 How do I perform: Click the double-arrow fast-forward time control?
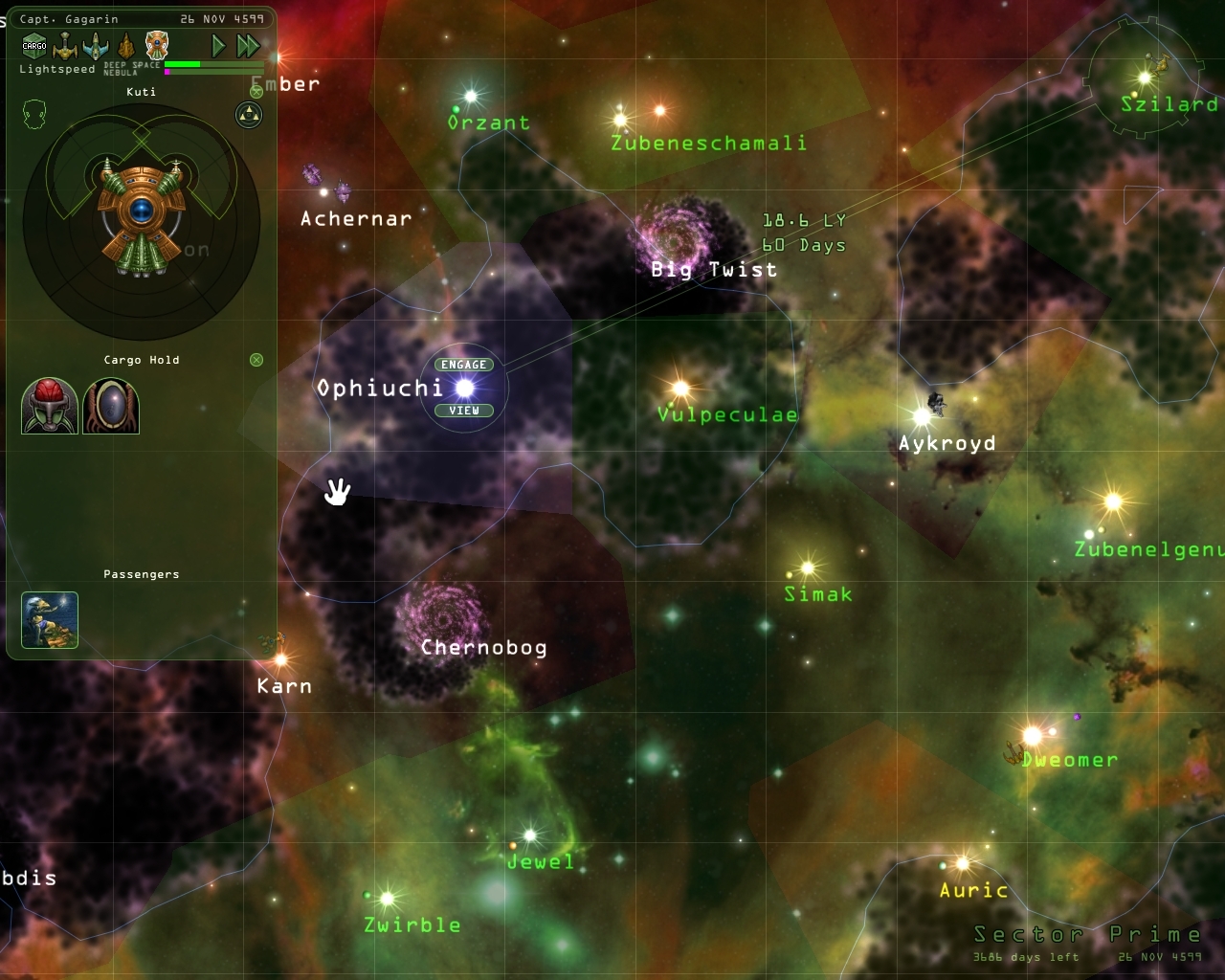coord(249,45)
